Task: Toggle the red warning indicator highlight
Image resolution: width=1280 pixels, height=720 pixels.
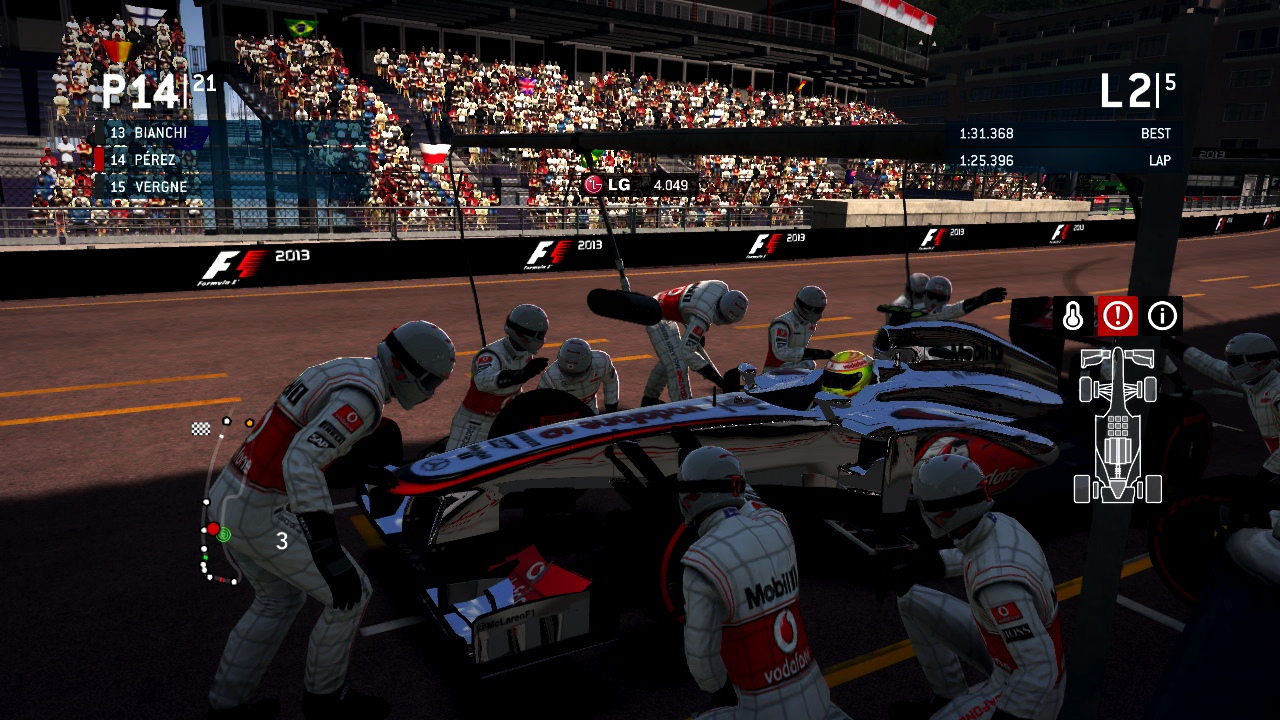Action: coord(1117,316)
